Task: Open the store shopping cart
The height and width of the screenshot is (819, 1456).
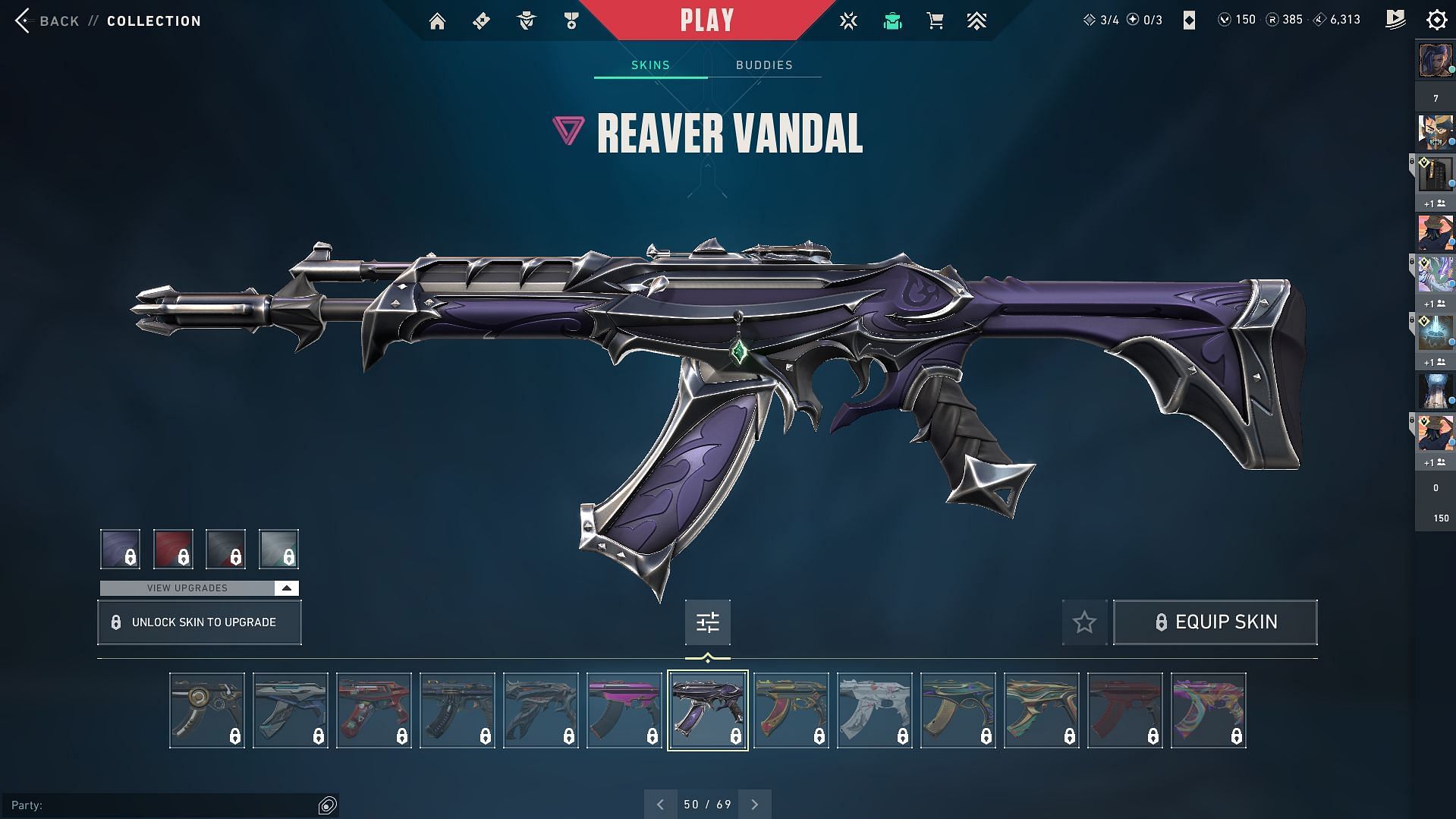Action: click(935, 21)
